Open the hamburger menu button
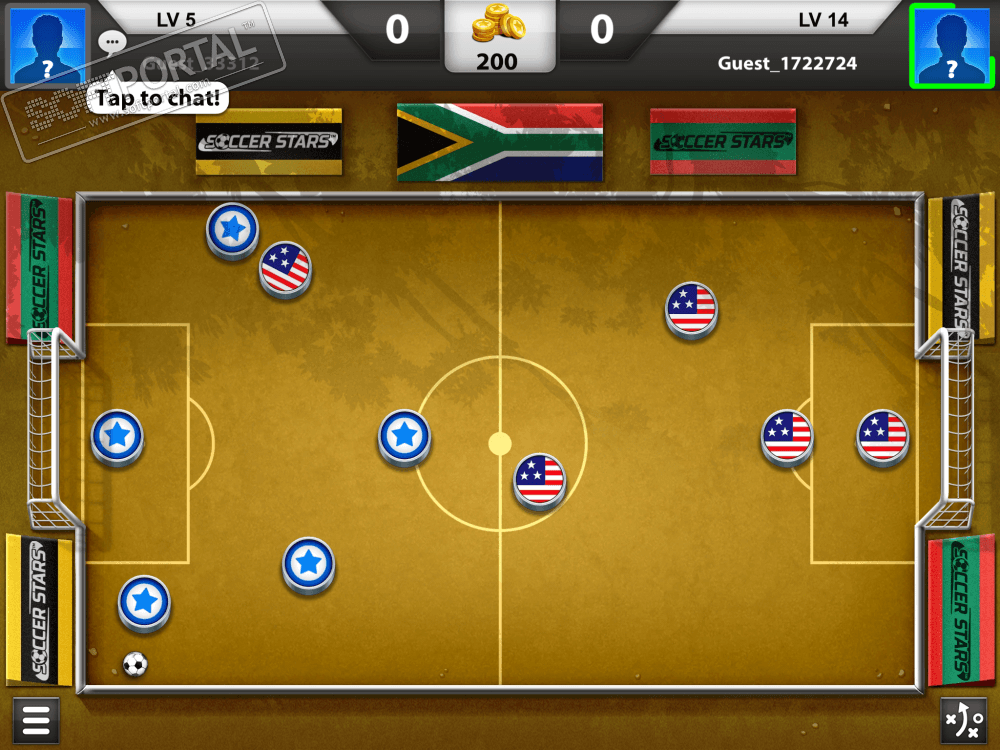This screenshot has width=1000, height=750. [36, 720]
